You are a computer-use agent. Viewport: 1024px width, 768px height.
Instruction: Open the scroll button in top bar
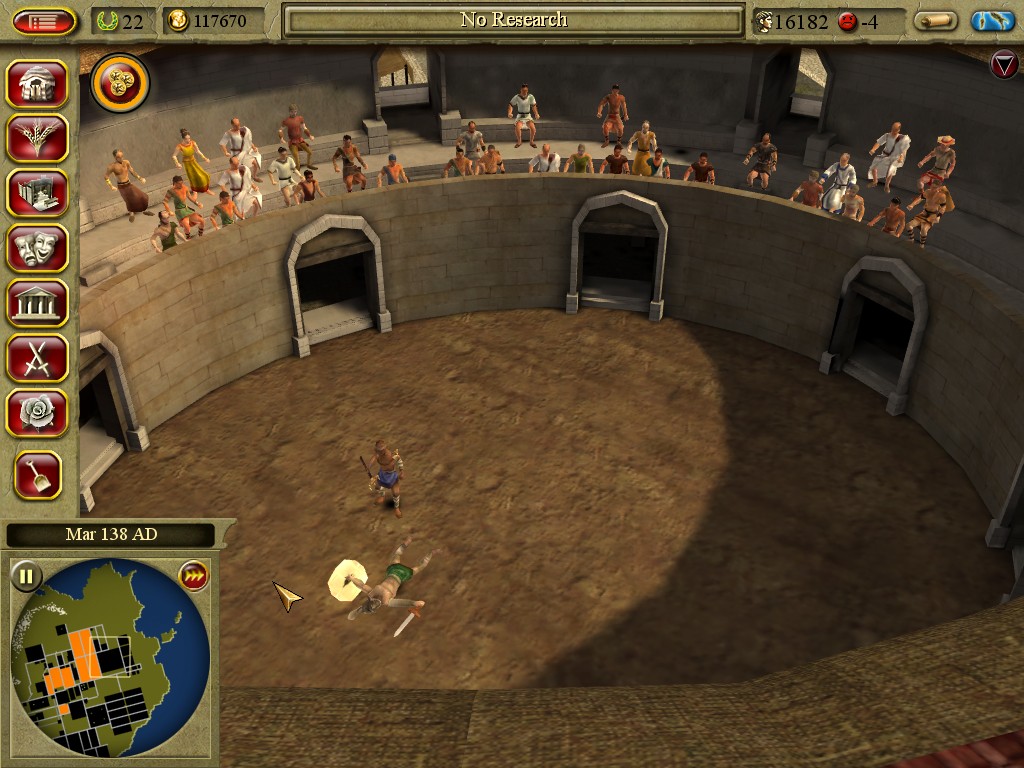tap(935, 21)
